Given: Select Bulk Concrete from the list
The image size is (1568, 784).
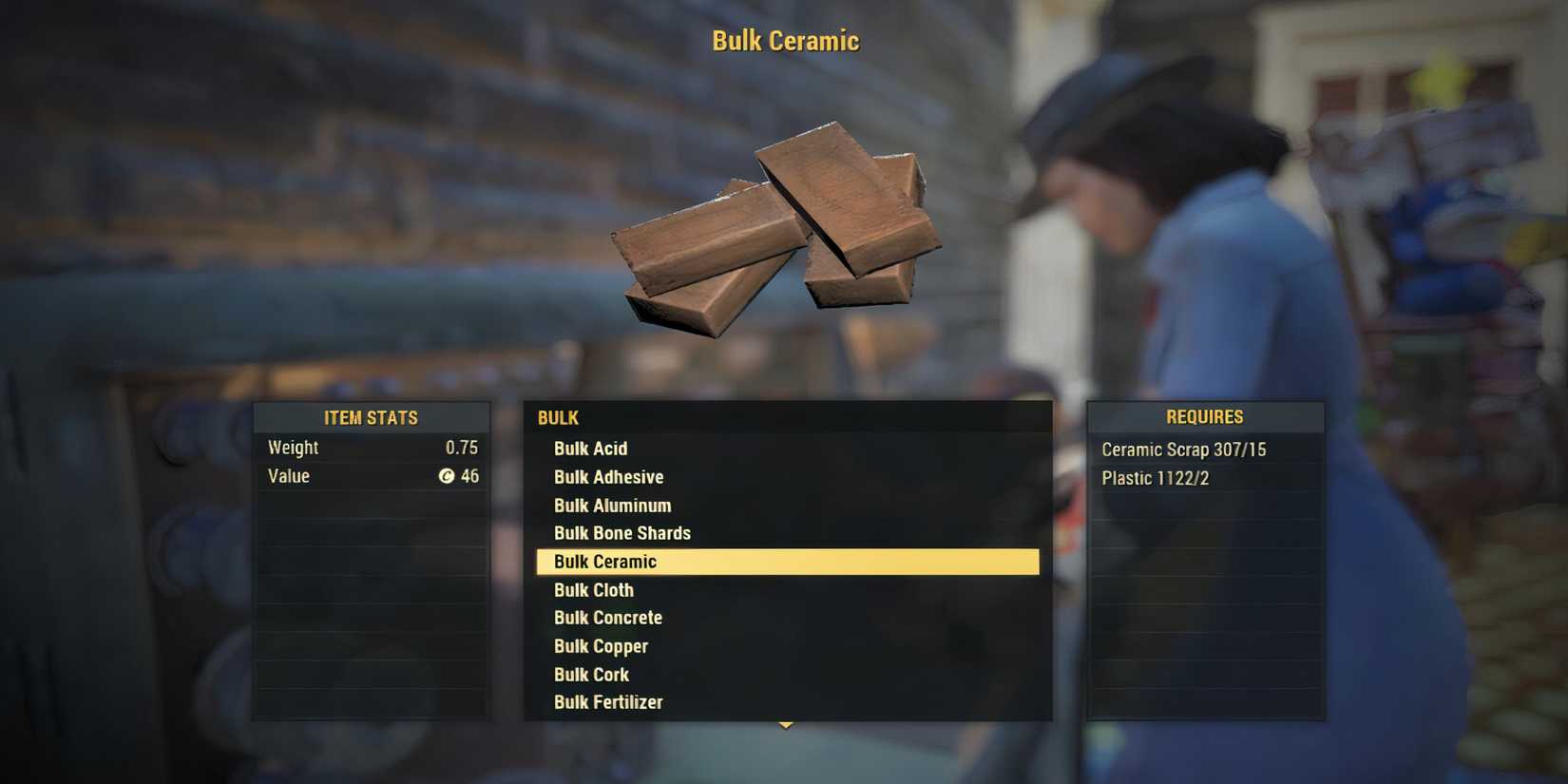Looking at the screenshot, I should pos(608,618).
